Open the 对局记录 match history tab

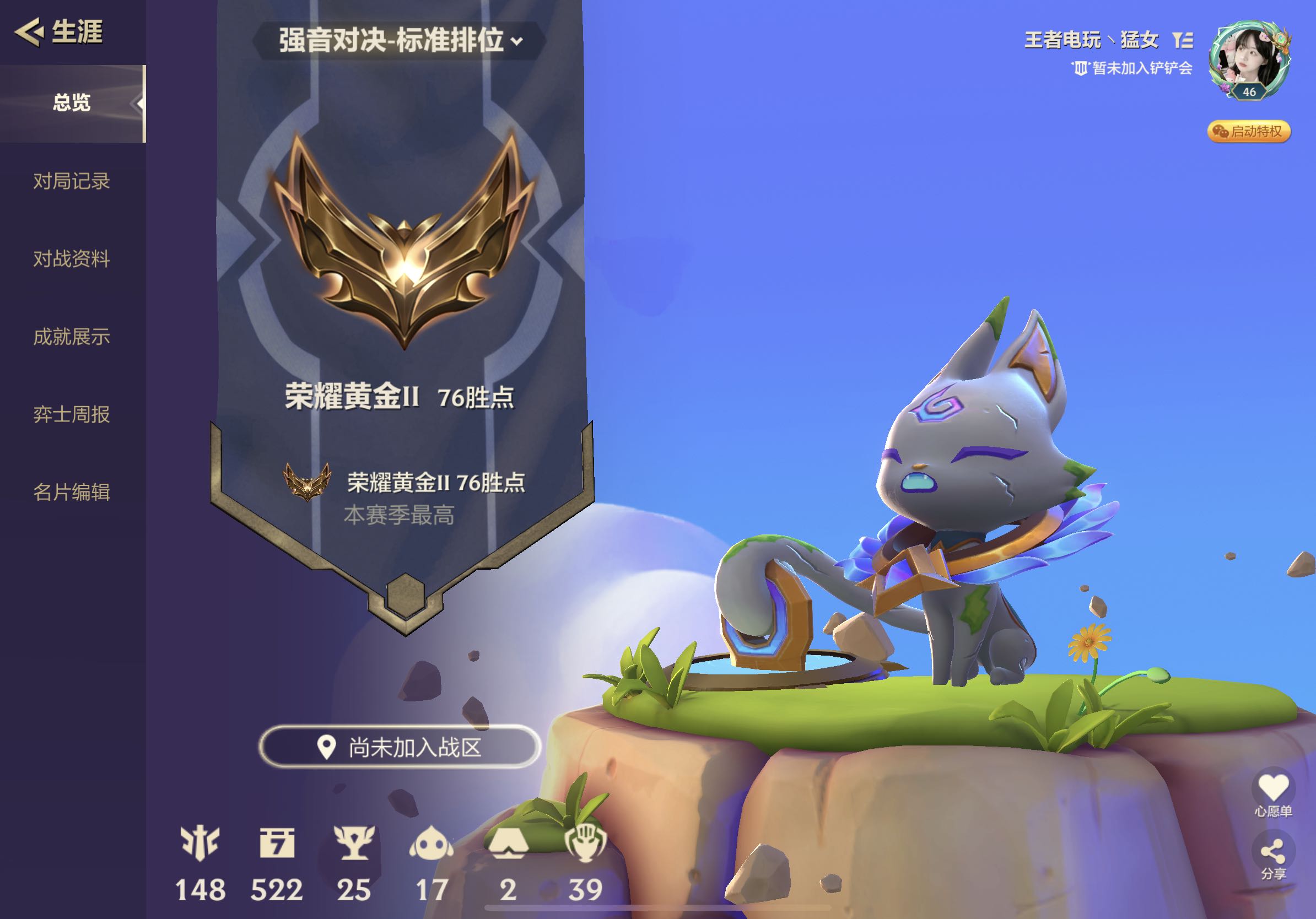point(72,181)
